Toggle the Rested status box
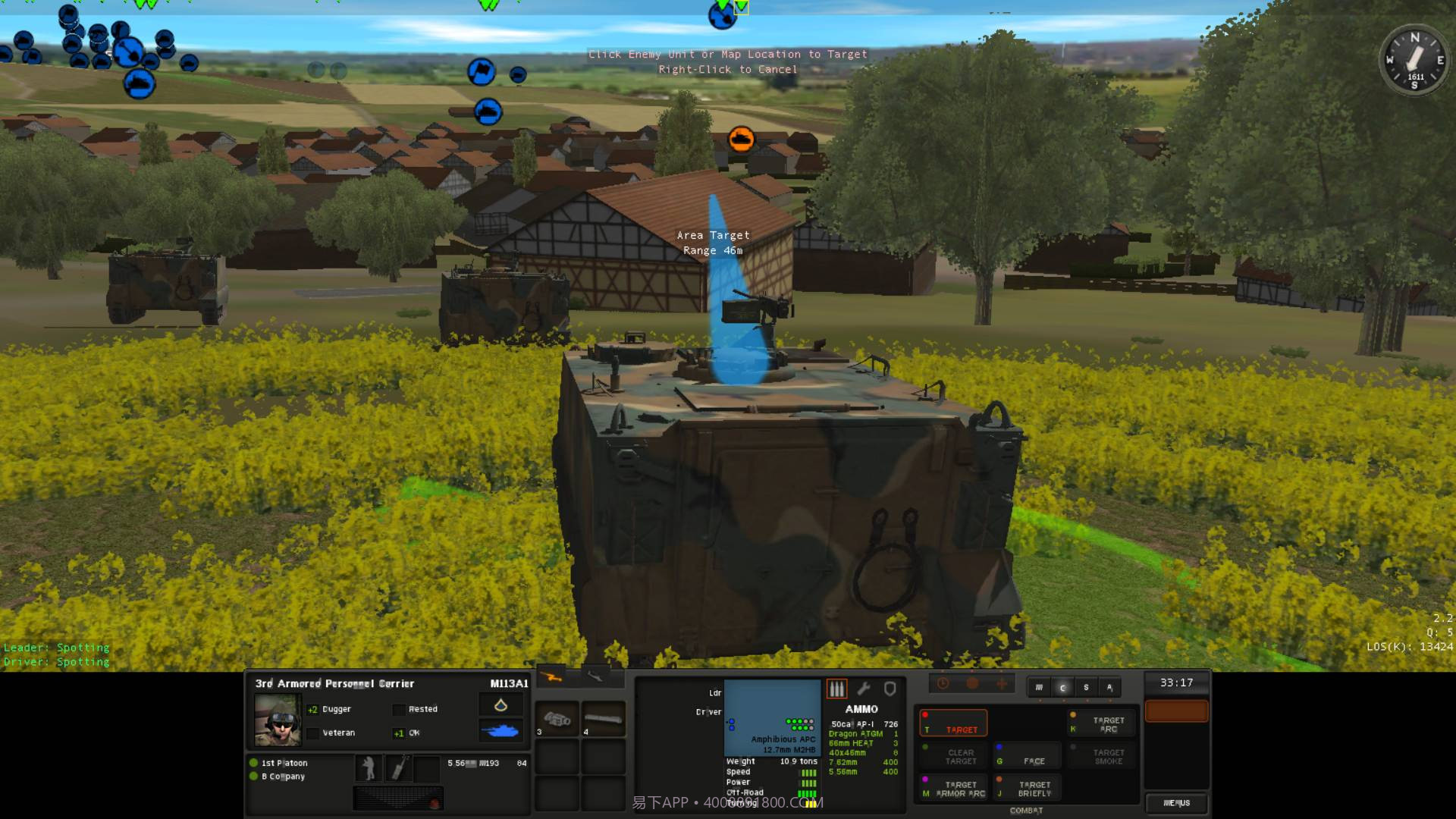The image size is (1456, 819). click(400, 709)
